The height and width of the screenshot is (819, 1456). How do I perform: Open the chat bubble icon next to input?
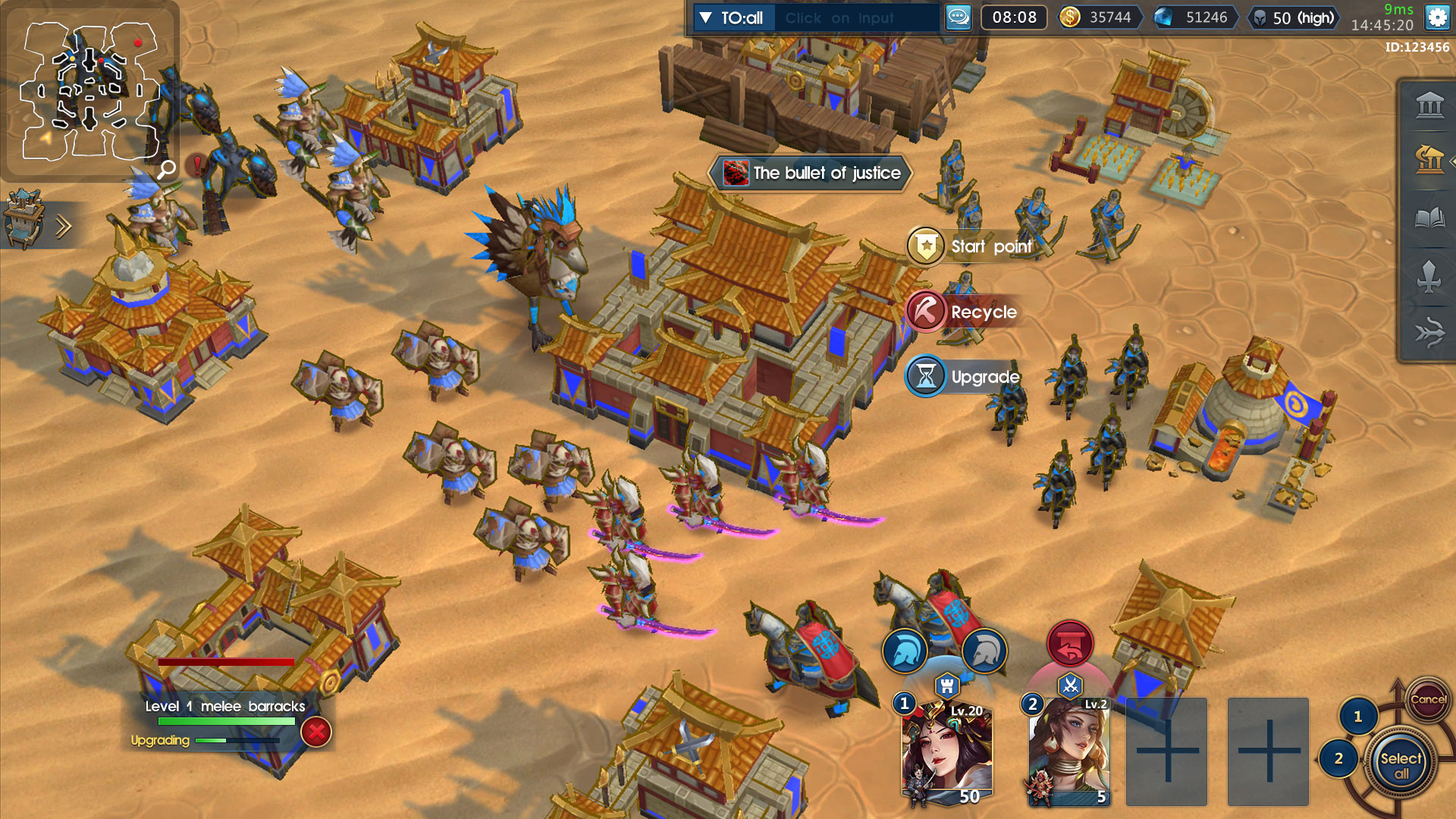[957, 17]
